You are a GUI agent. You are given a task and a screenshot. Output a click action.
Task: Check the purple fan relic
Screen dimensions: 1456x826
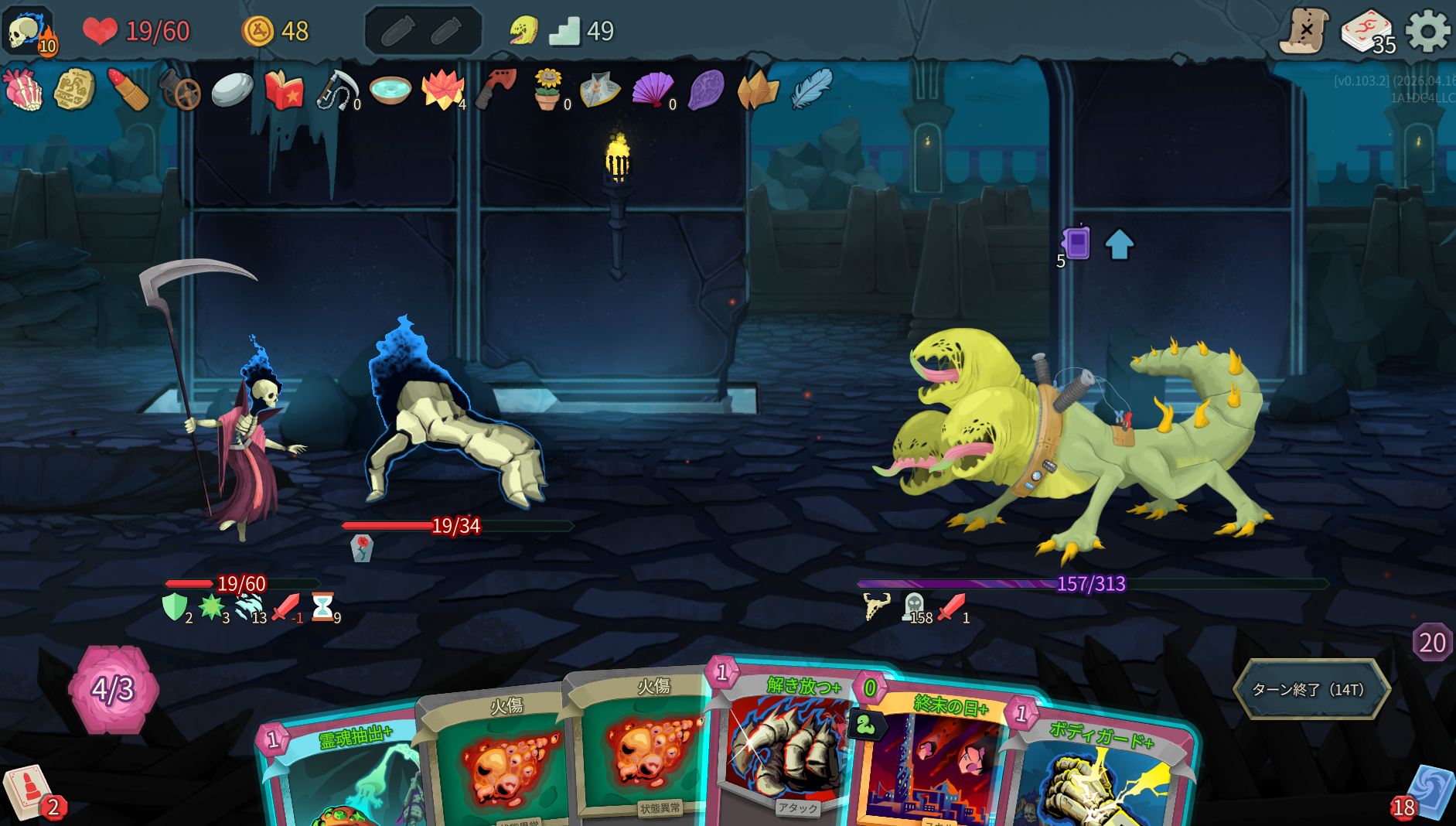coord(653,90)
